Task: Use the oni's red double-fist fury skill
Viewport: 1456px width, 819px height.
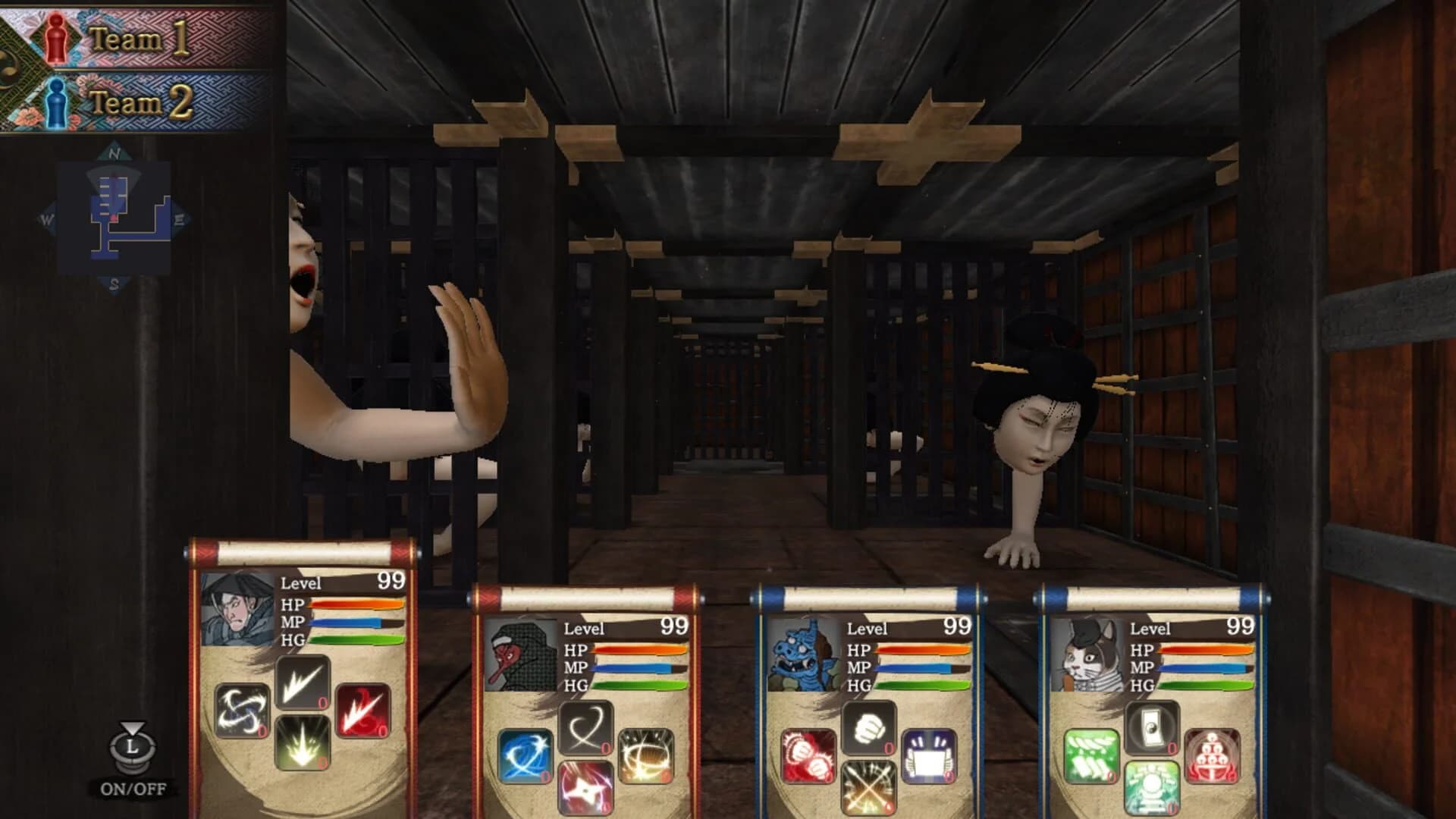Action: (x=808, y=756)
